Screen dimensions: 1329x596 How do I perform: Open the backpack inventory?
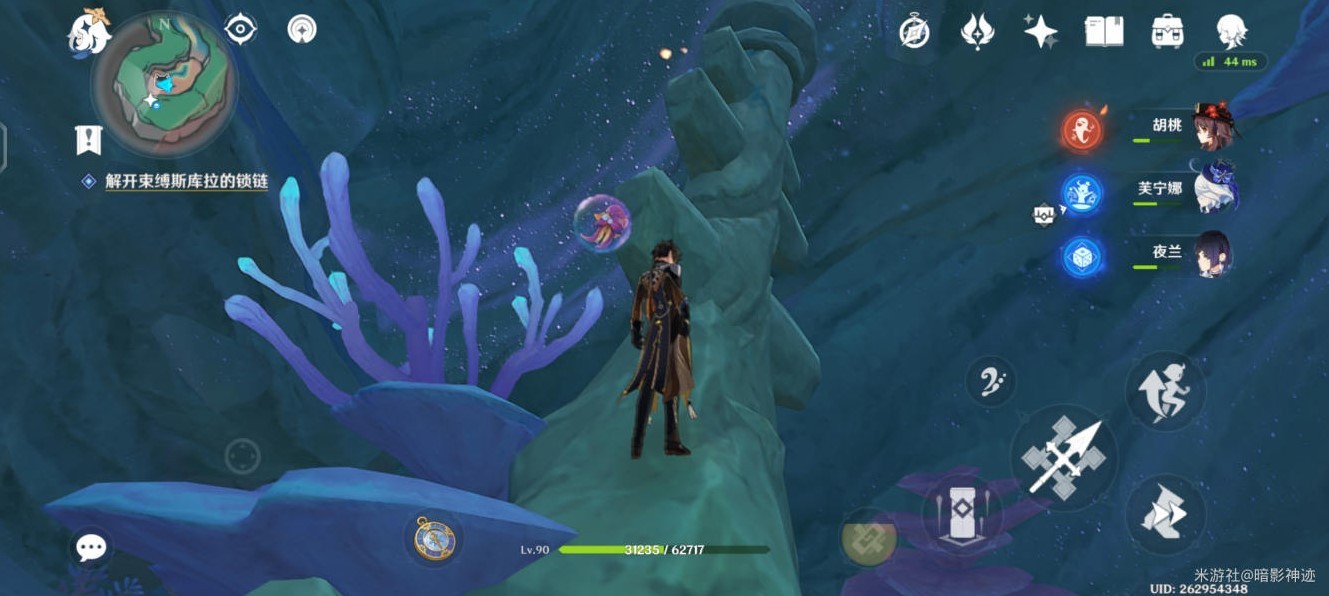(1167, 32)
